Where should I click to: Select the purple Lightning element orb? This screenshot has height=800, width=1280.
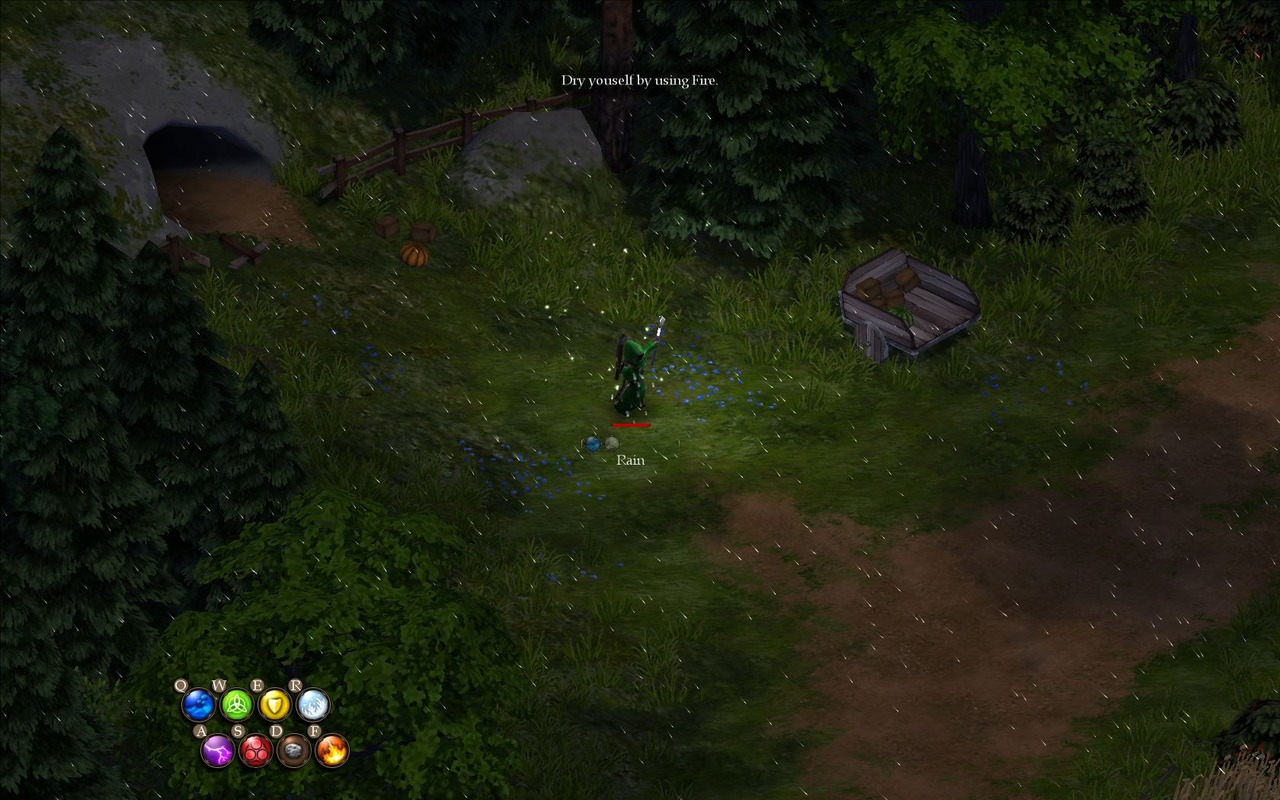[x=217, y=750]
